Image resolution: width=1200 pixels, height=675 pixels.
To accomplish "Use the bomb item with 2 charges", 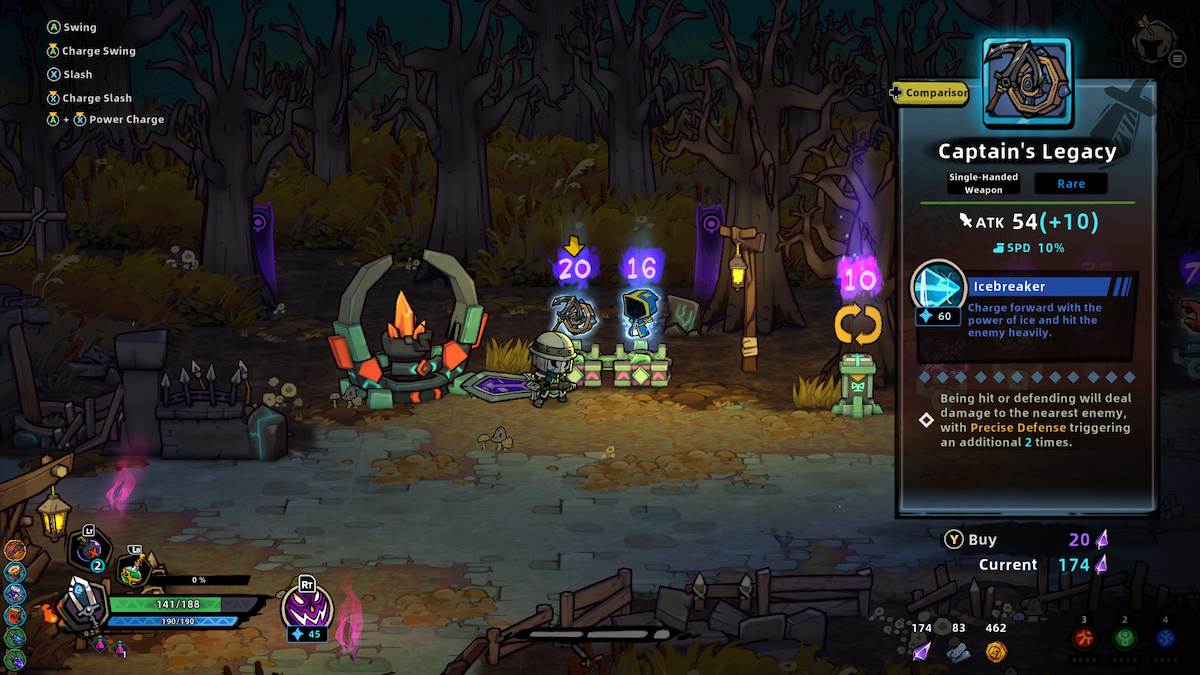I will pyautogui.click(x=88, y=552).
